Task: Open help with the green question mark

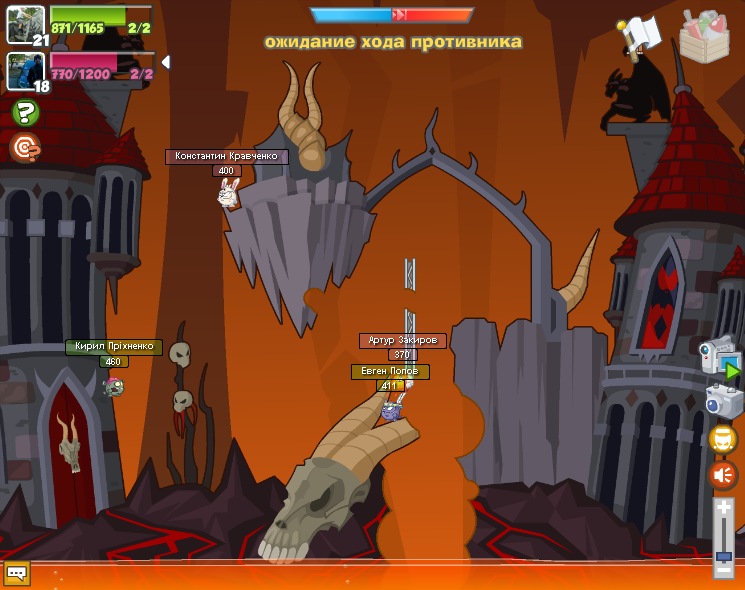Action: coord(25,112)
